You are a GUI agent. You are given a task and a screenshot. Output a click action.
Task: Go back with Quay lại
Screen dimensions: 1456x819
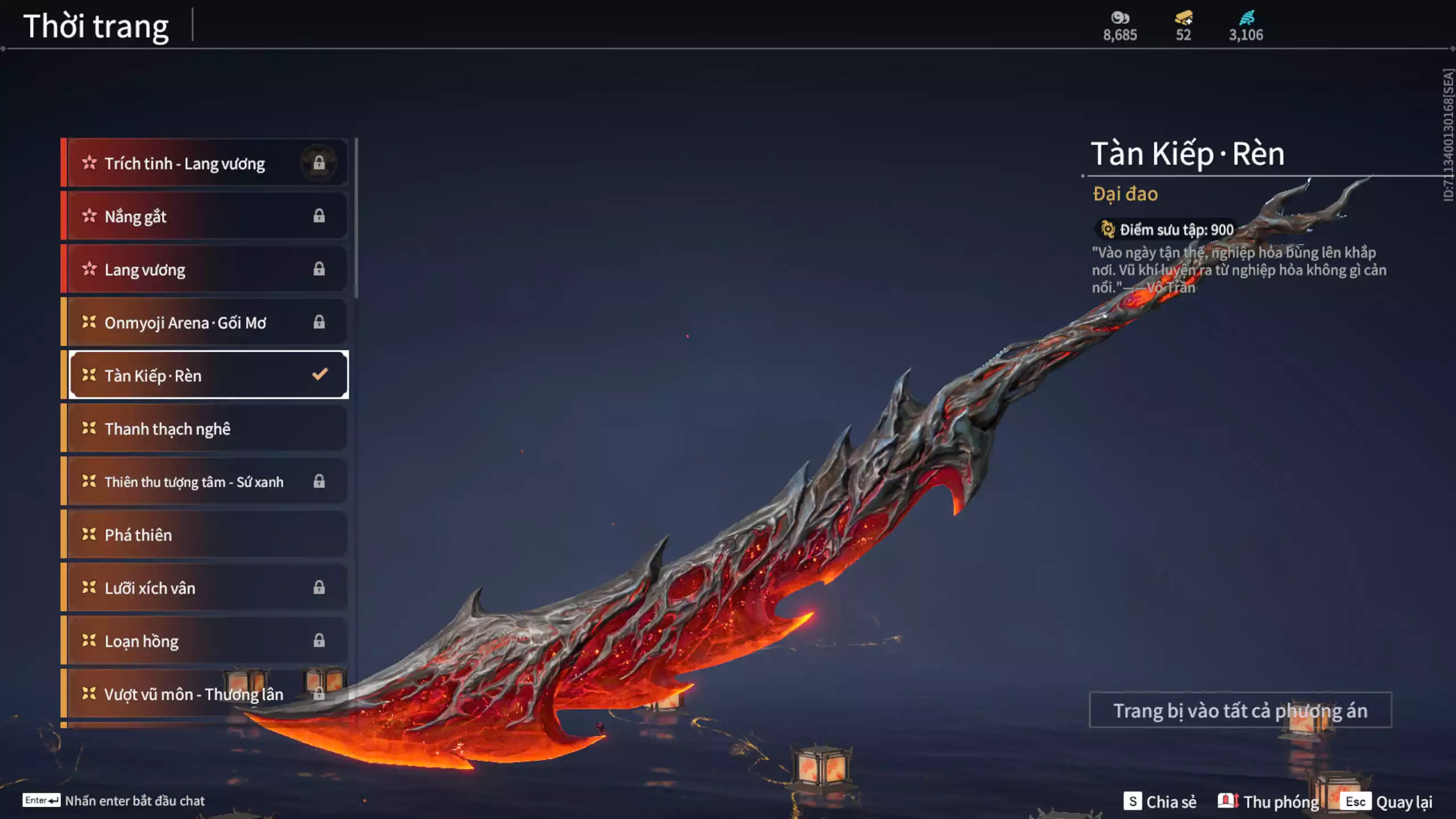(1389, 802)
